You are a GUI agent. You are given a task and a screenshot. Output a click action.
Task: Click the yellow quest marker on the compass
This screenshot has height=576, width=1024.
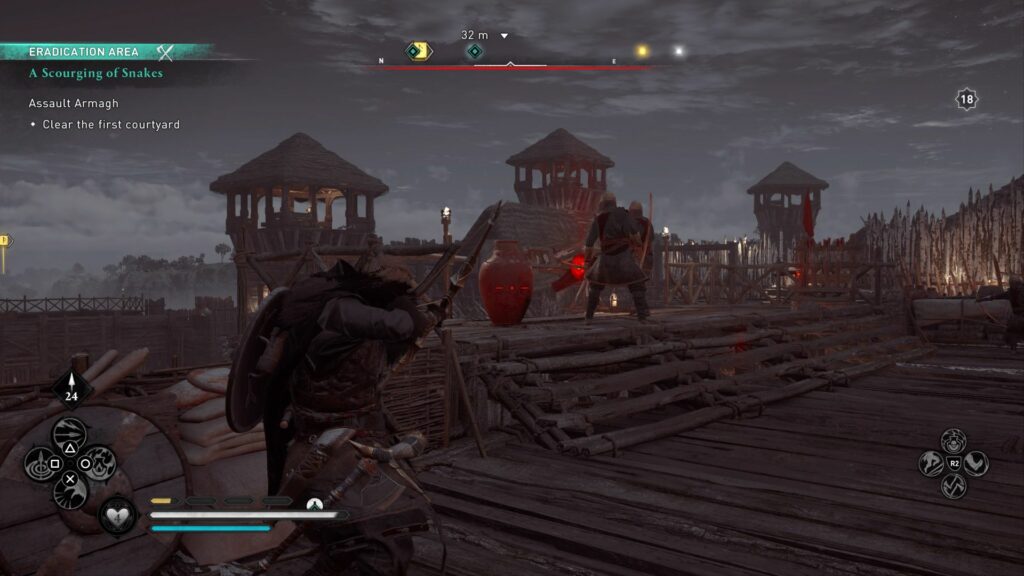[418, 50]
